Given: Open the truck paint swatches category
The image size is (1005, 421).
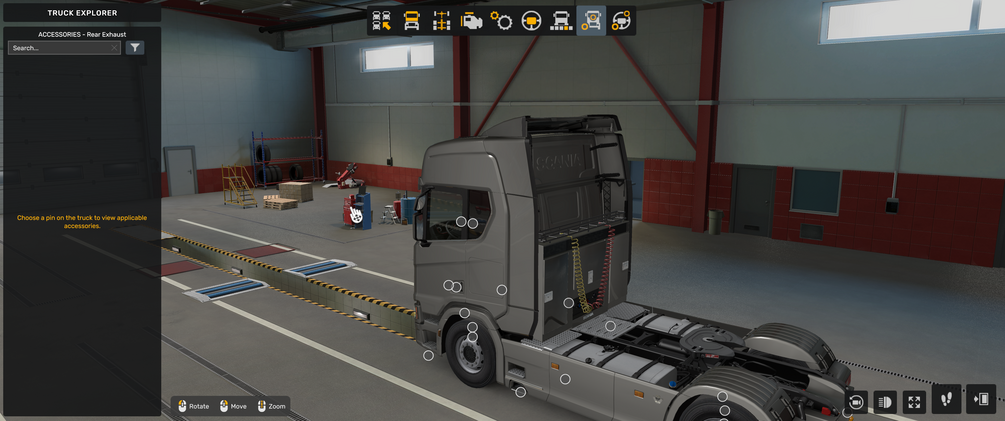Looking at the screenshot, I should pyautogui.click(x=561, y=21).
